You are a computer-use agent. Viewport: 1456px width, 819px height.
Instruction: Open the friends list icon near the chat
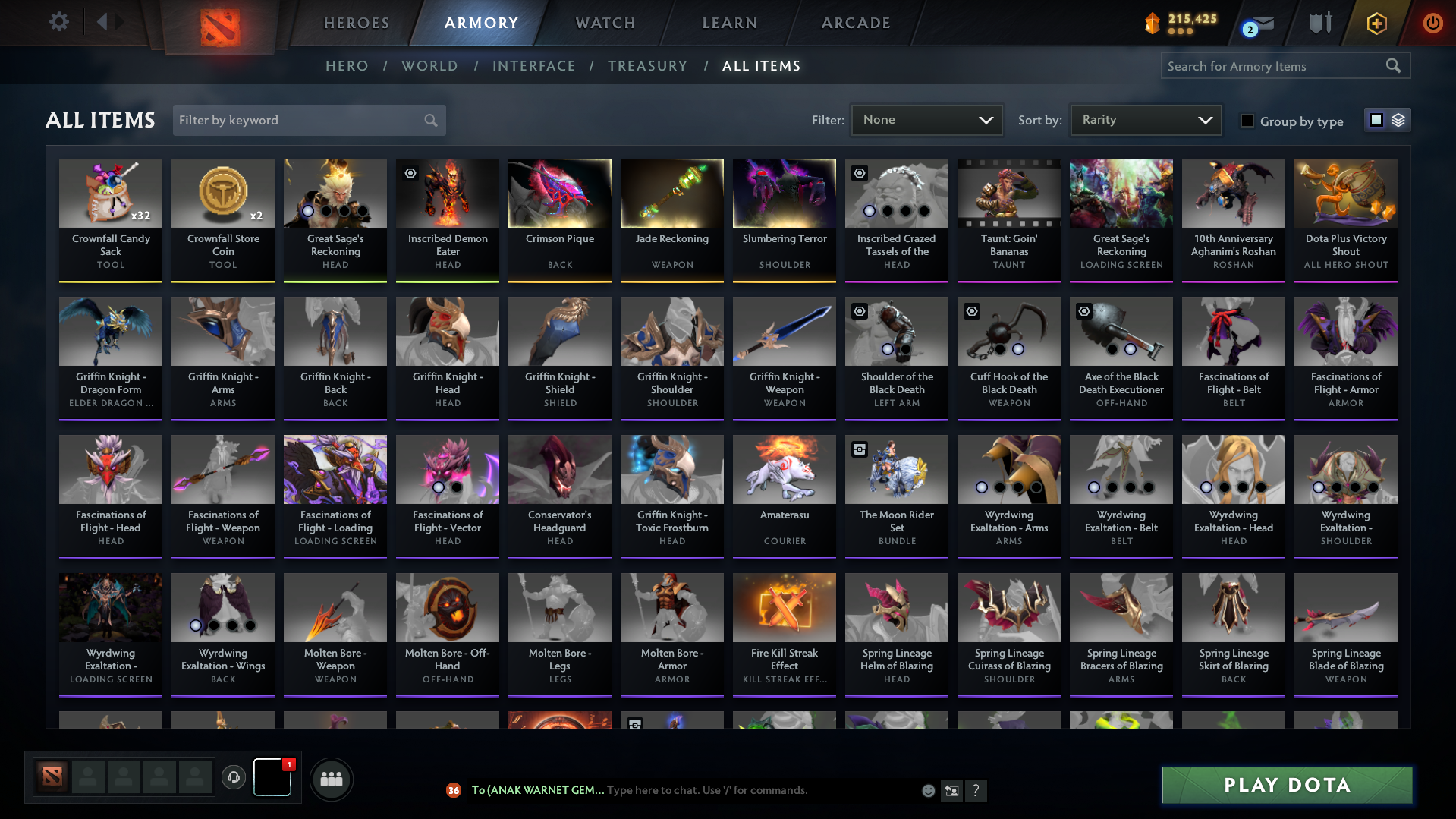click(x=331, y=779)
